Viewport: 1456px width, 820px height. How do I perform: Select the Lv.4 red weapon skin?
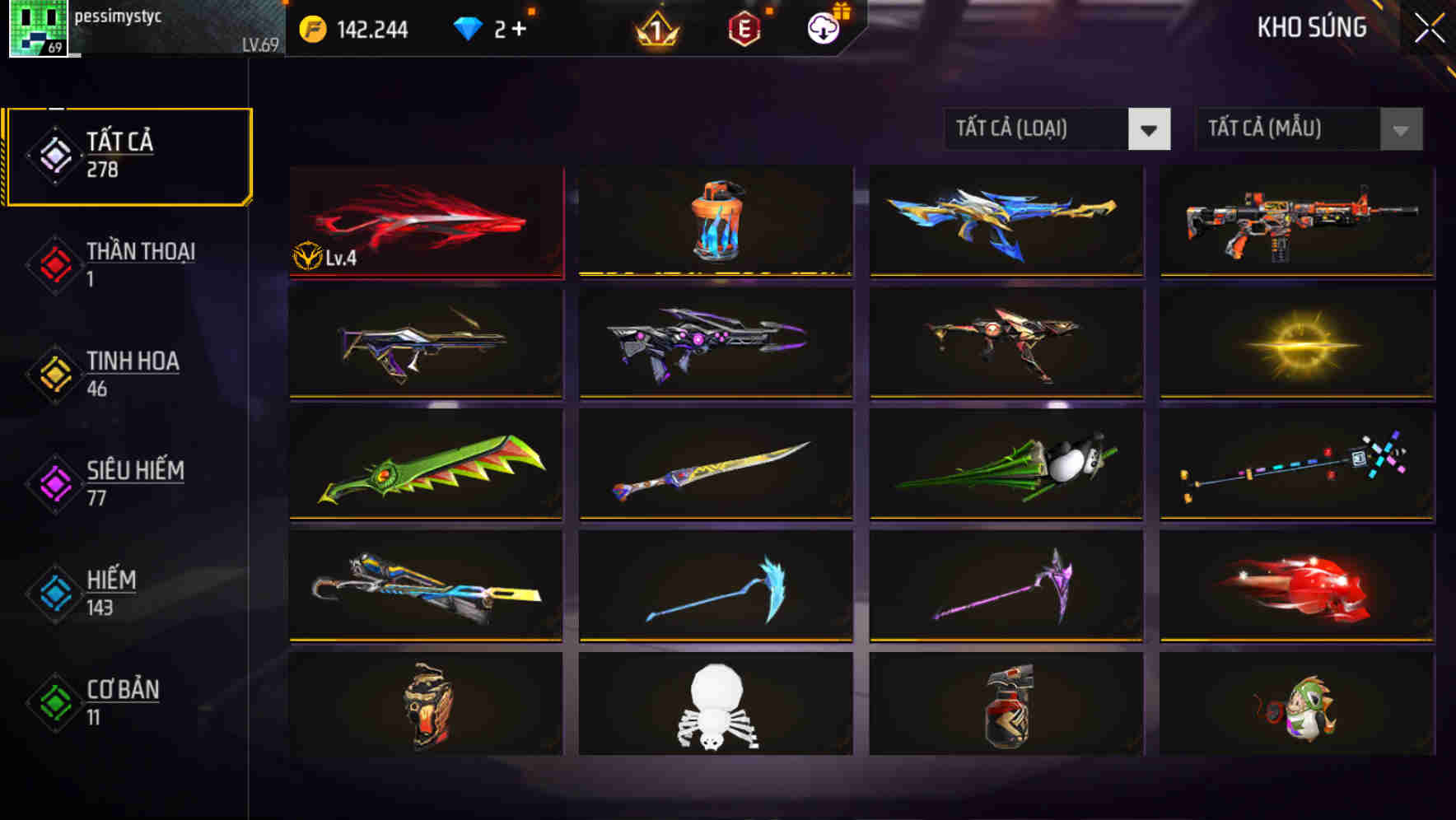point(425,222)
